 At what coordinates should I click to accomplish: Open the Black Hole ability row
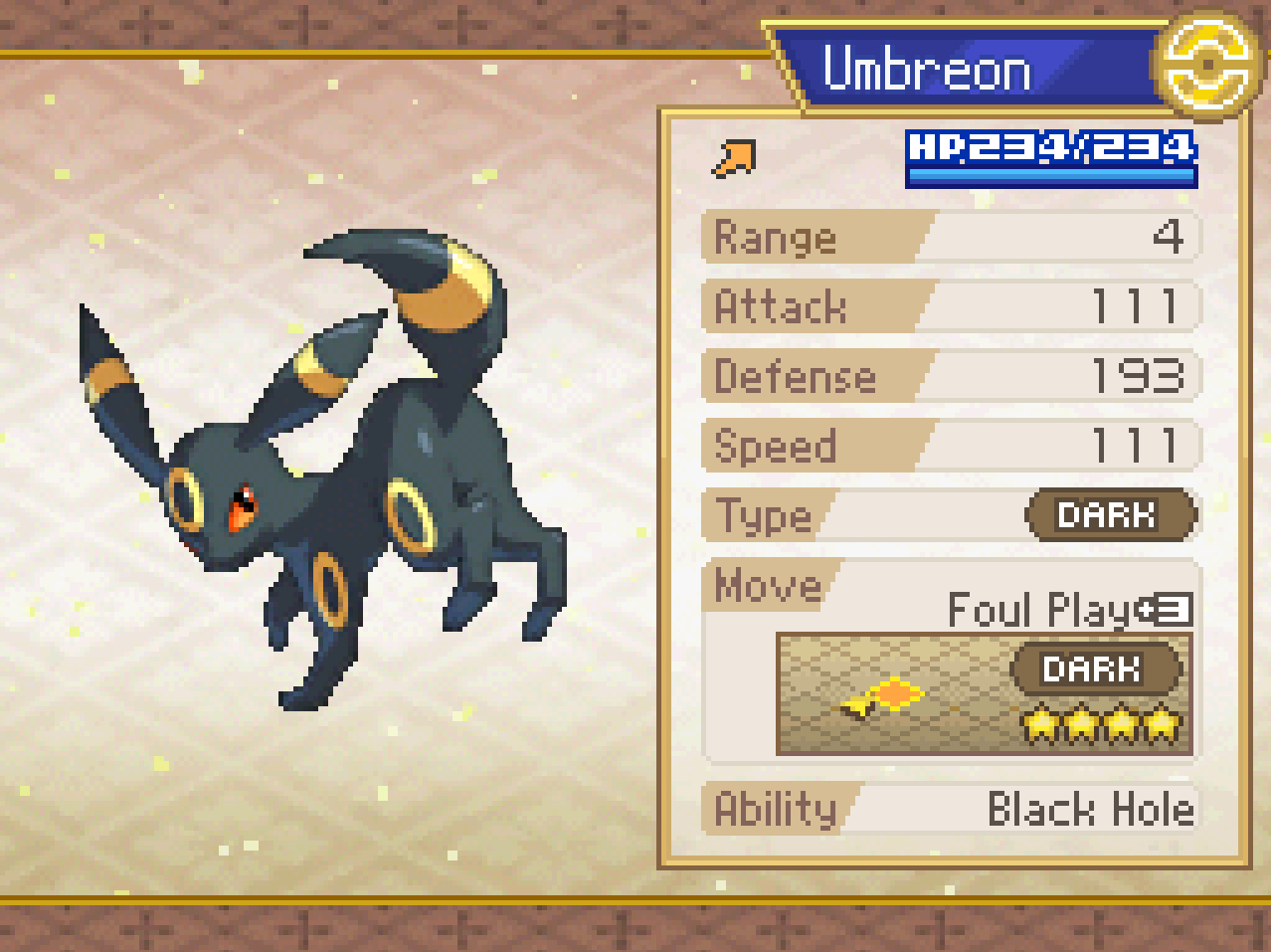[951, 809]
